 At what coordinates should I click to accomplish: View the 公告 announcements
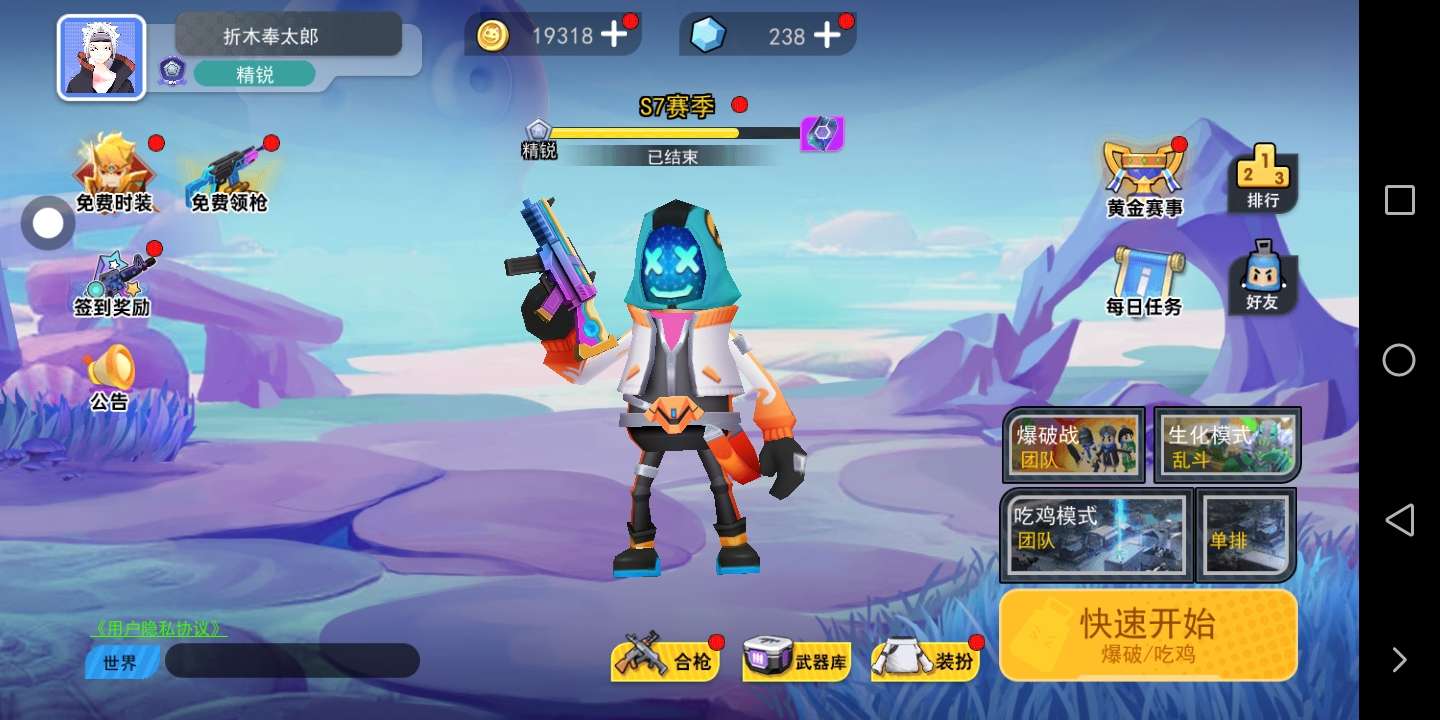coord(110,377)
